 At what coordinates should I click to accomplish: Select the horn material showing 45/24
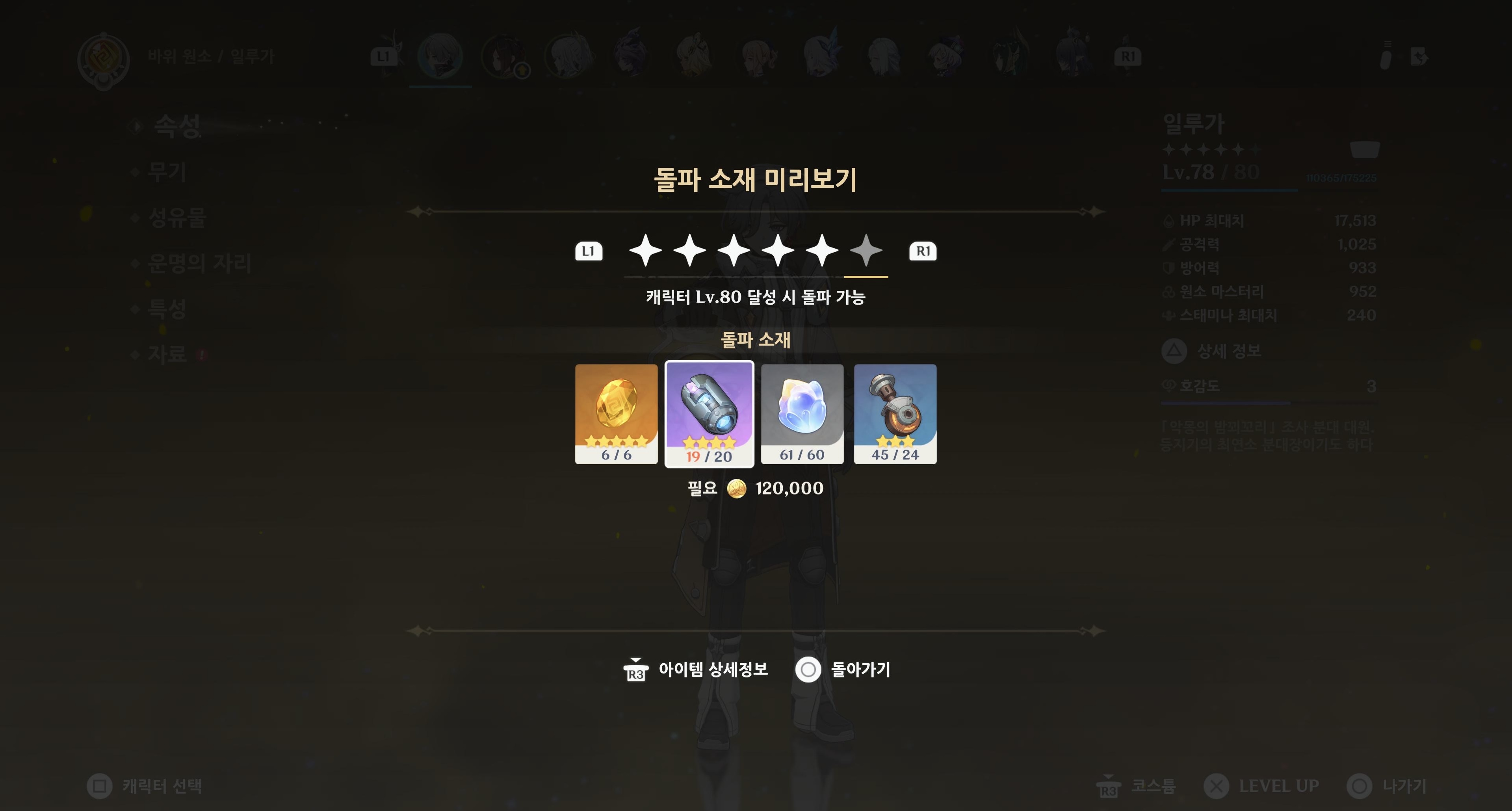pos(895,414)
